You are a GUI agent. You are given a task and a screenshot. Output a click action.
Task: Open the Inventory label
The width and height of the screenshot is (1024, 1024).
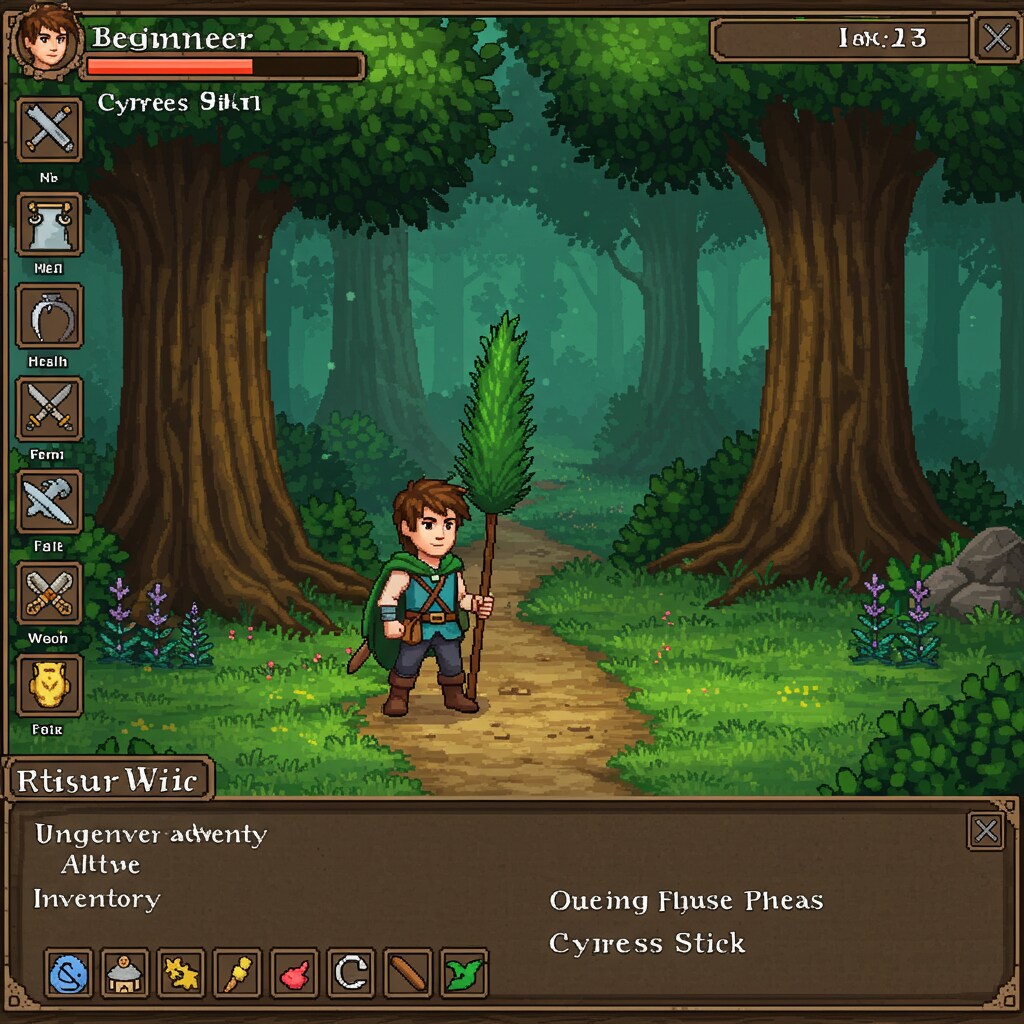coord(97,899)
